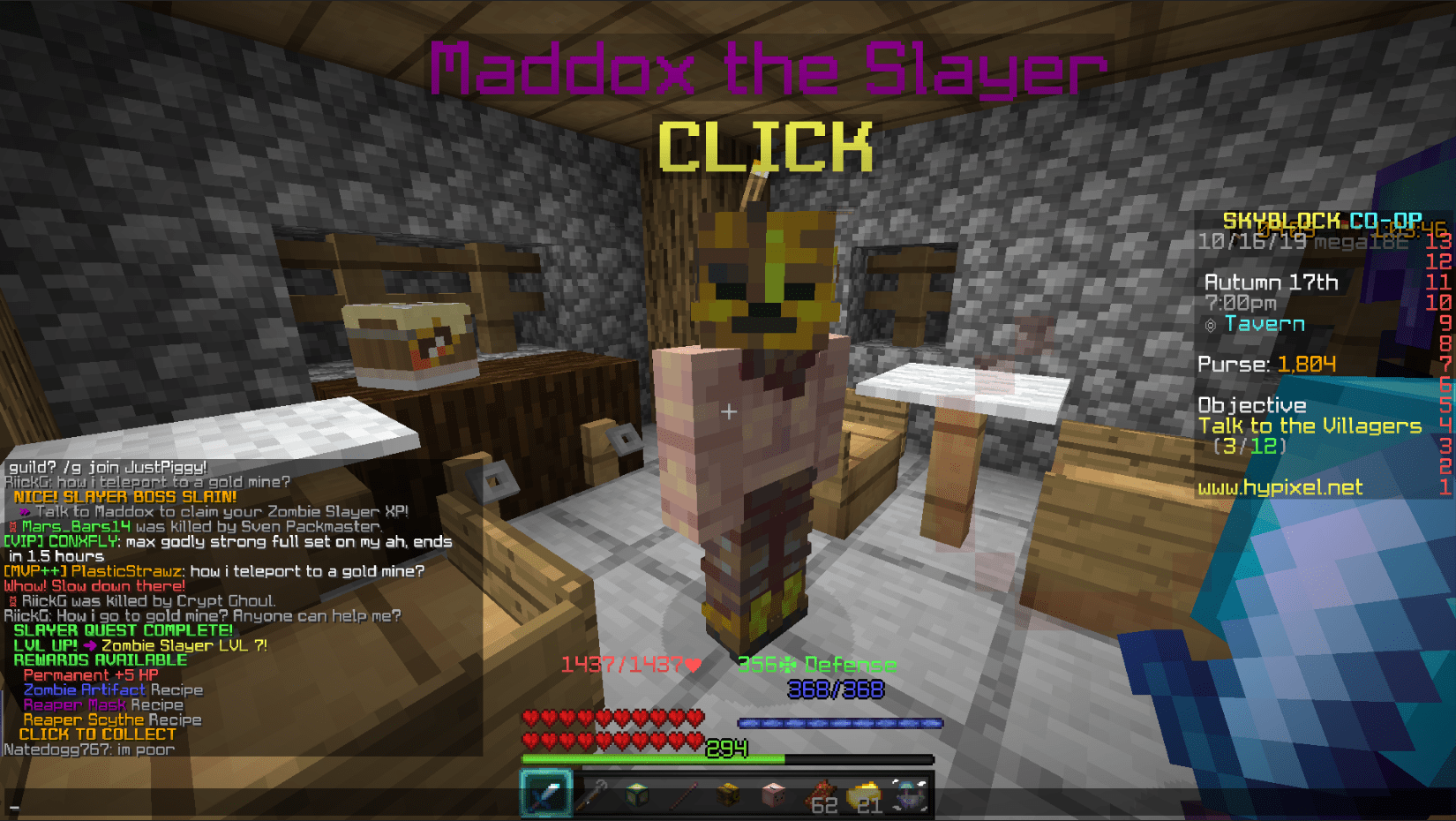Click the Tavern location marker symbol
1456x821 pixels.
click(1209, 324)
